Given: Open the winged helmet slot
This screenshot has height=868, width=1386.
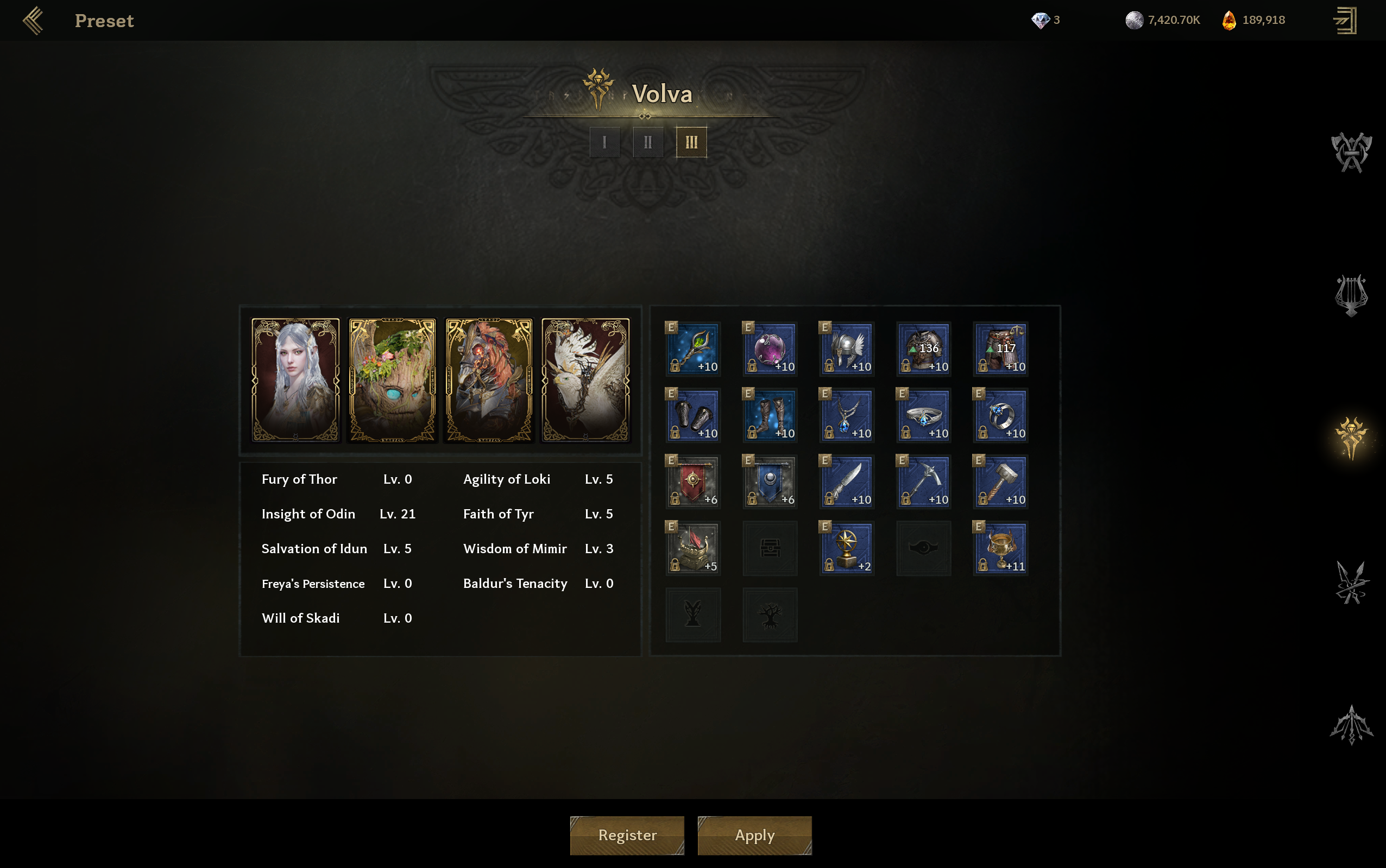Looking at the screenshot, I should click(847, 349).
